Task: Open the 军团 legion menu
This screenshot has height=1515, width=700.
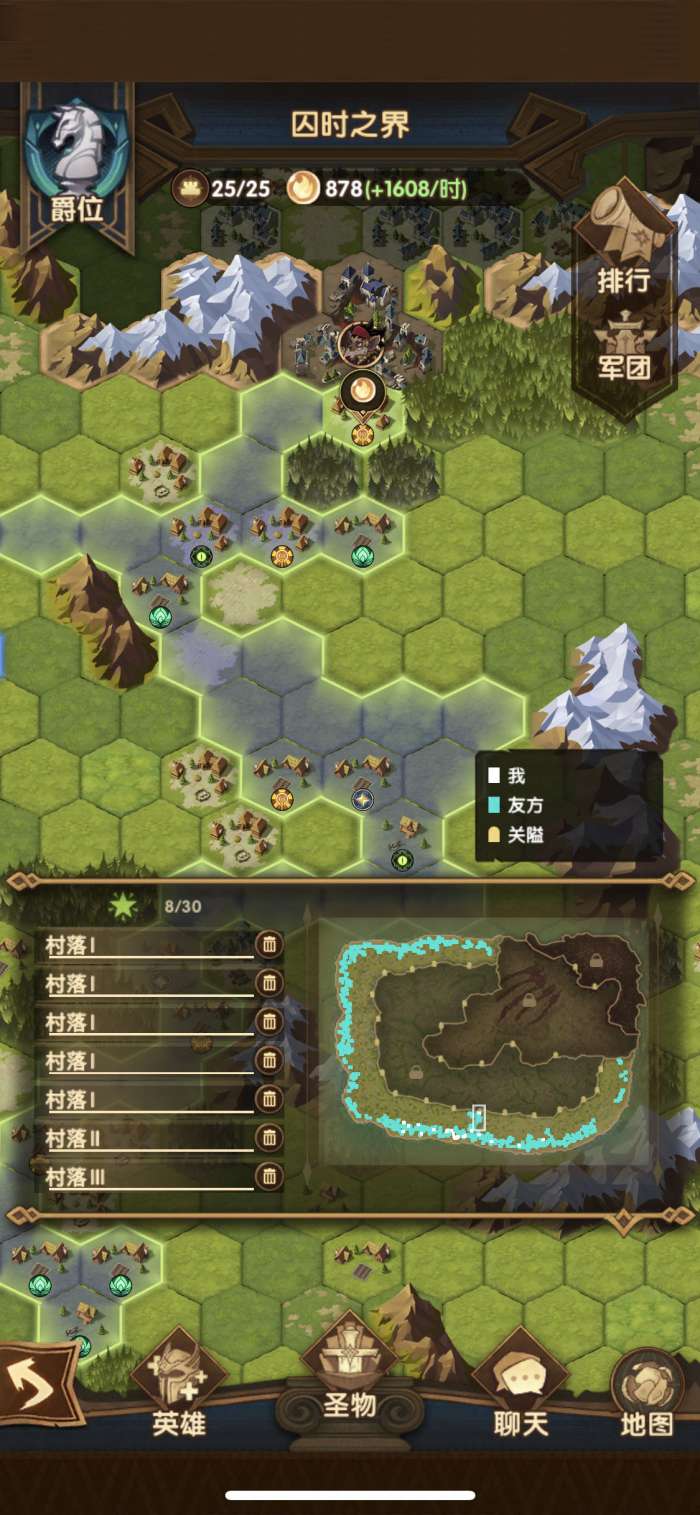Action: tap(624, 352)
